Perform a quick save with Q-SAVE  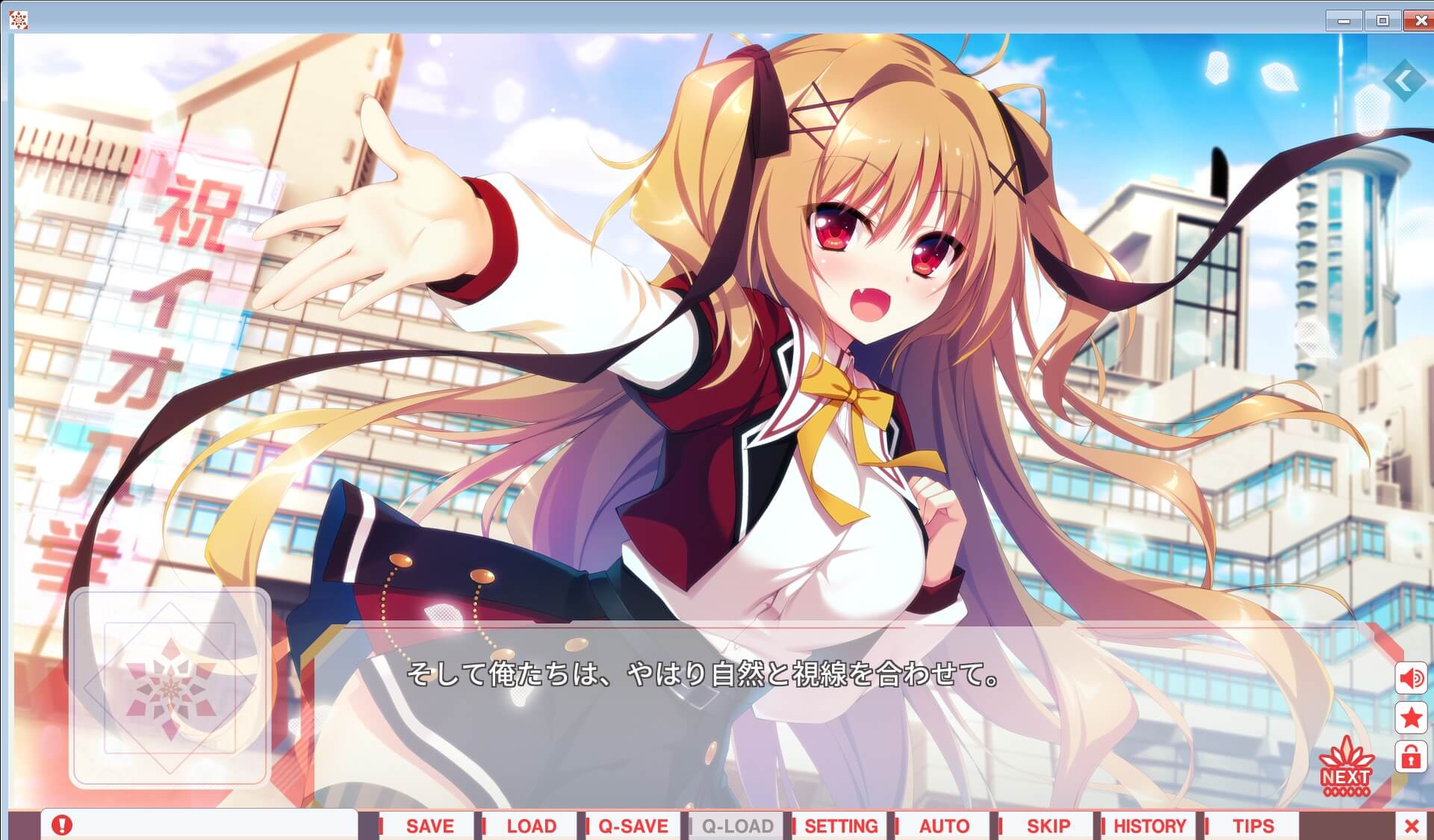[x=632, y=826]
